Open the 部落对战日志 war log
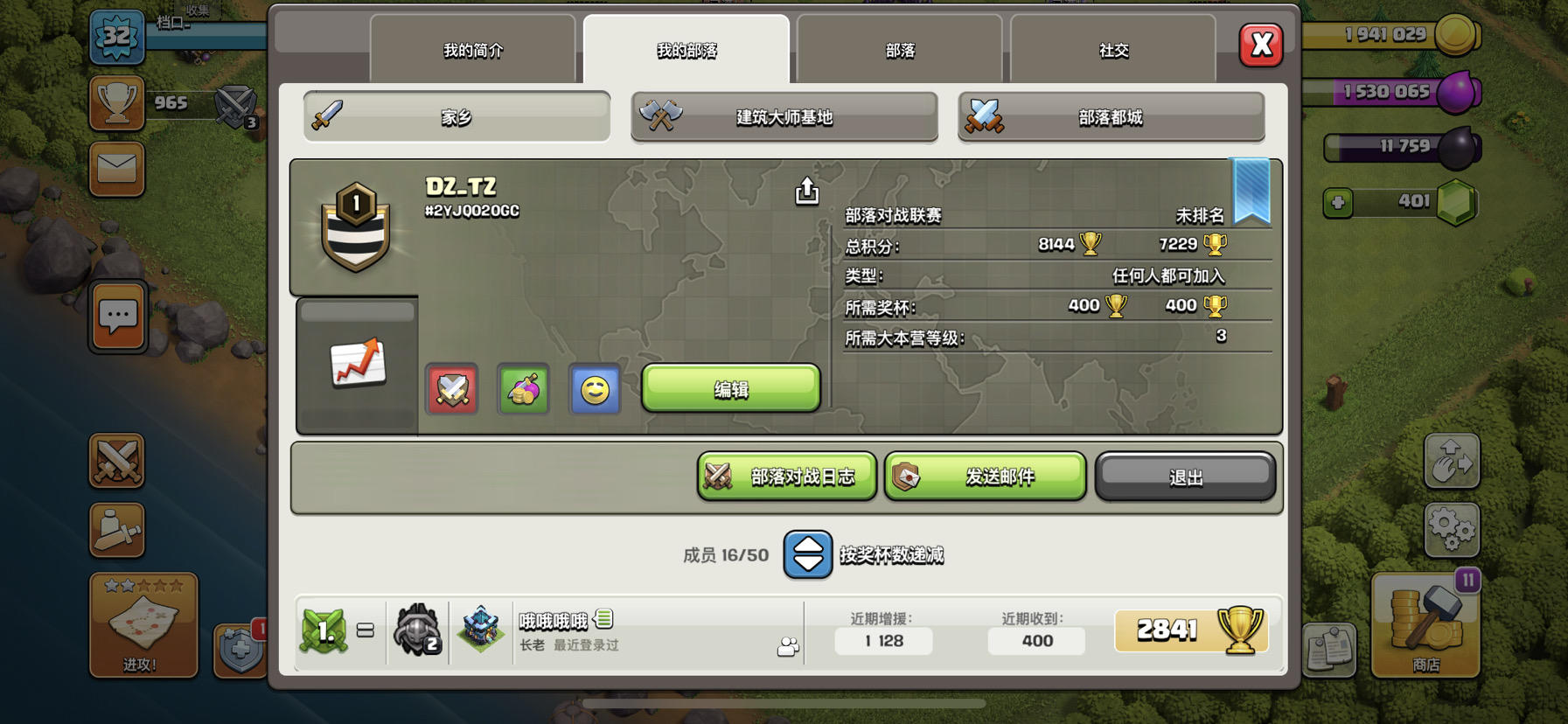The height and width of the screenshot is (724, 1568). click(x=786, y=477)
